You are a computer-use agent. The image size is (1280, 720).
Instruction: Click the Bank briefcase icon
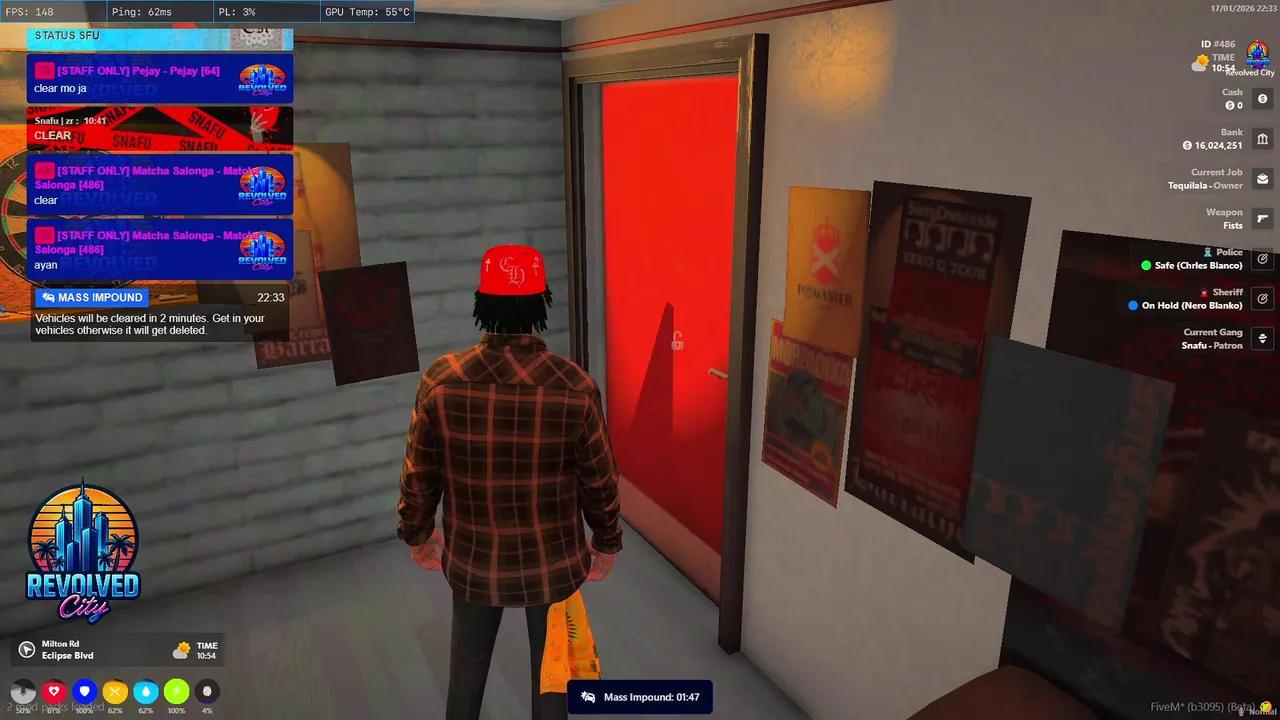(x=1262, y=139)
